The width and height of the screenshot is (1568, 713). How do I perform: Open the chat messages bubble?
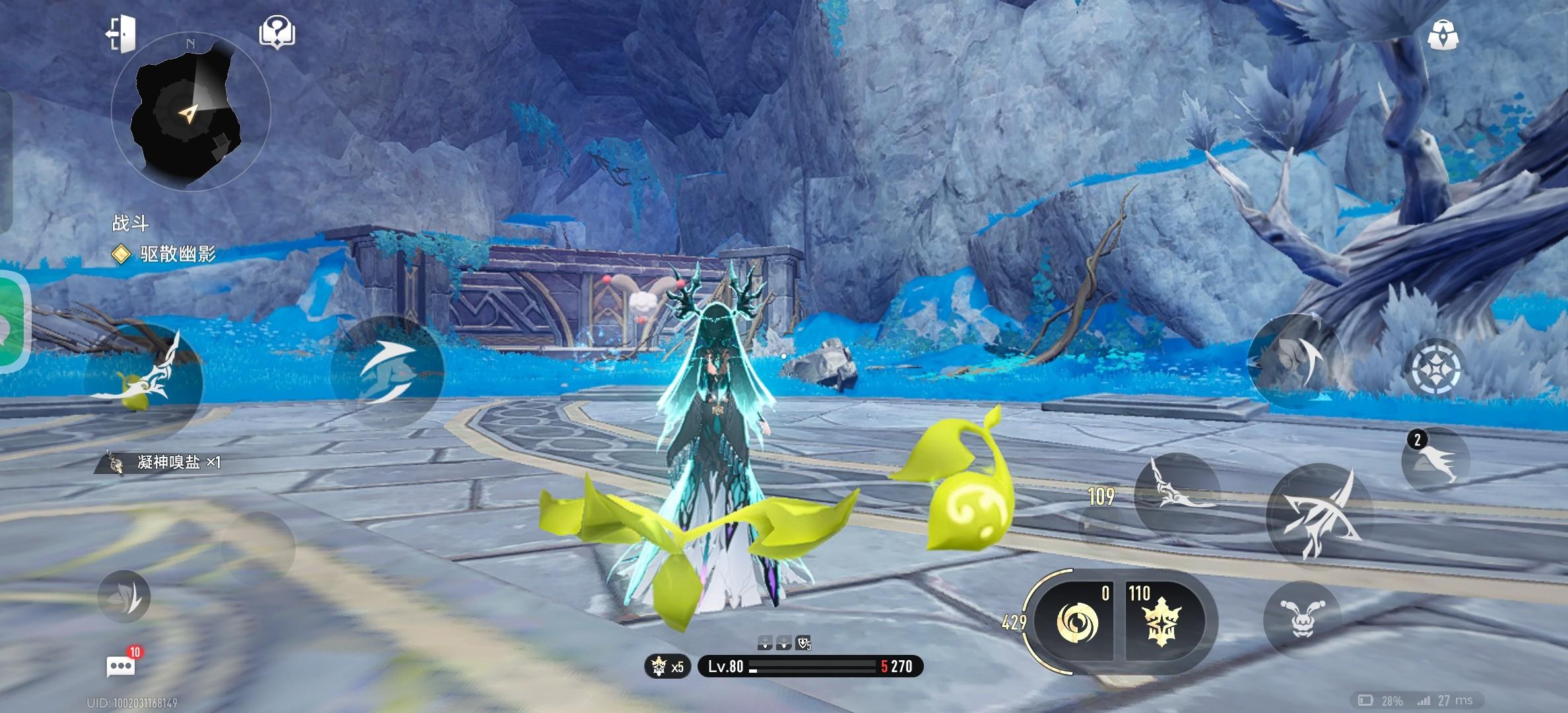click(121, 665)
